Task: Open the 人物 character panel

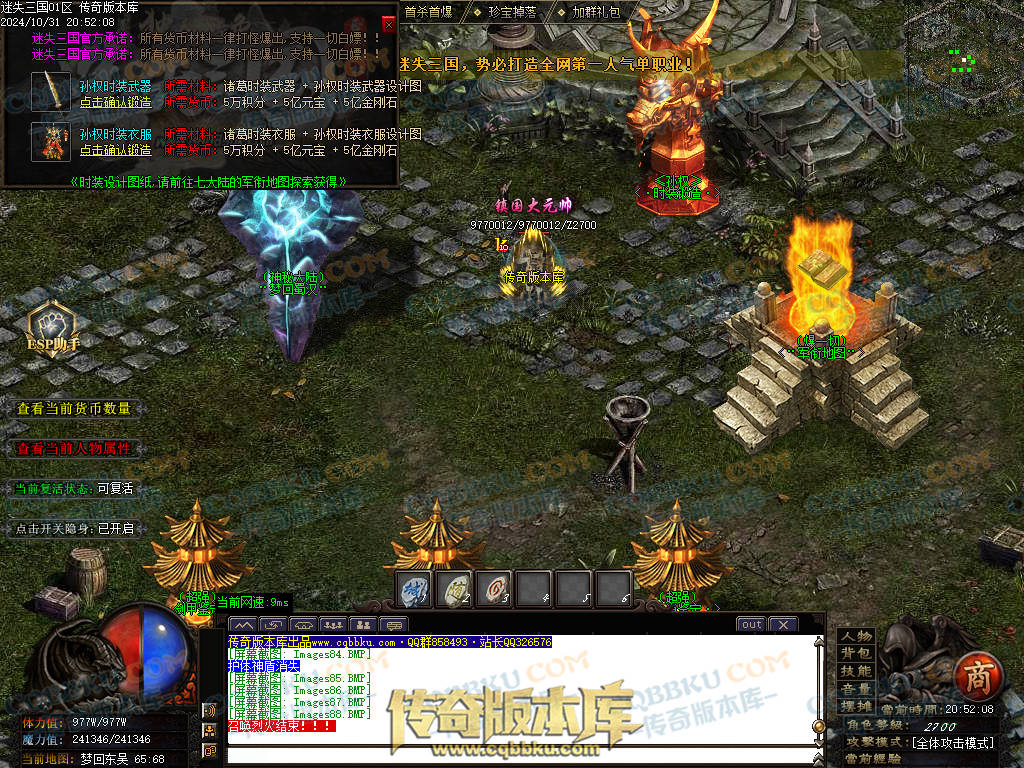Action: 856,636
